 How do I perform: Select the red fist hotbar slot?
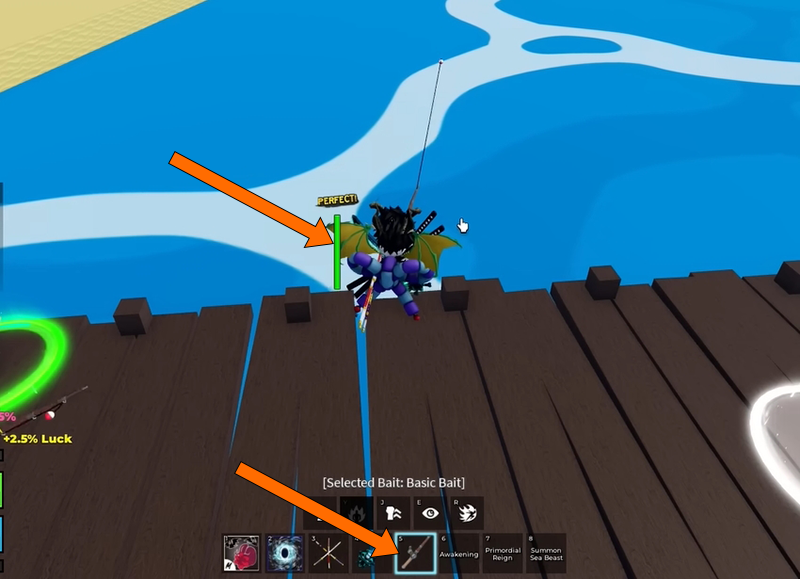point(240,553)
